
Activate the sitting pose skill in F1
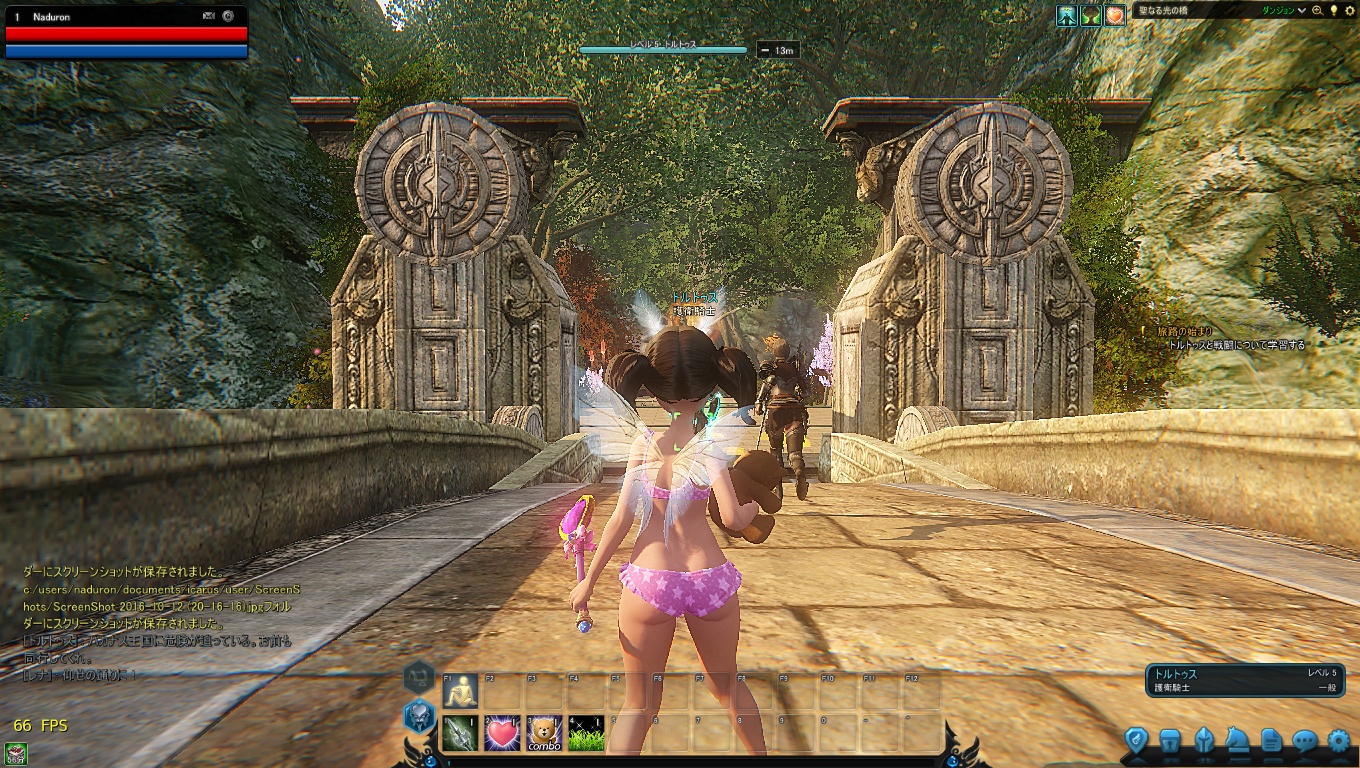pos(461,691)
